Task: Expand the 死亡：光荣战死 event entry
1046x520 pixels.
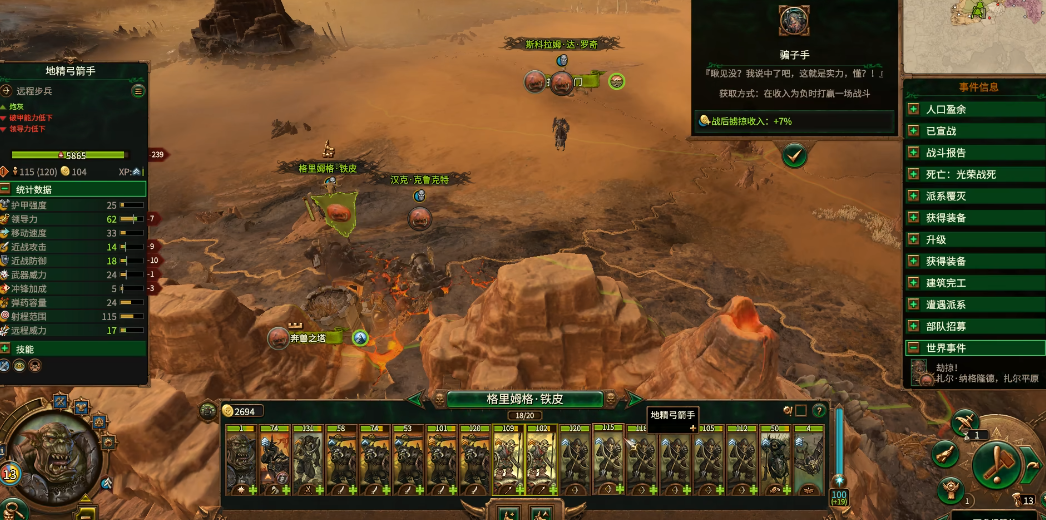Action: [913, 174]
